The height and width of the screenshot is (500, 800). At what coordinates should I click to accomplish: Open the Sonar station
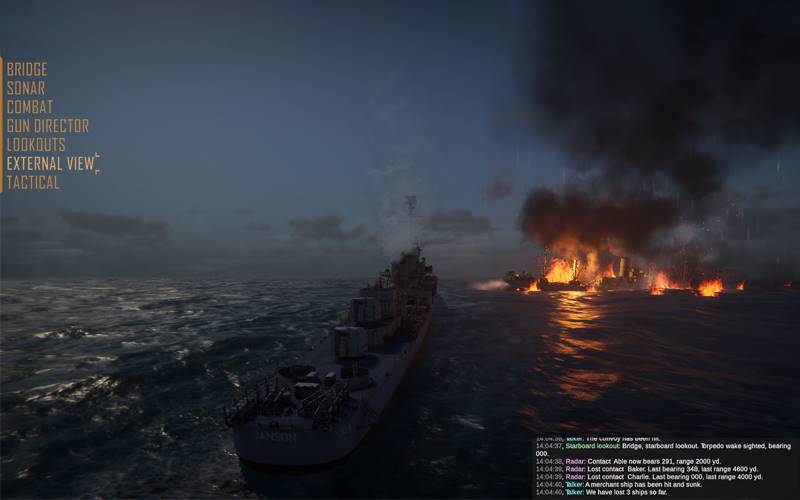click(26, 88)
